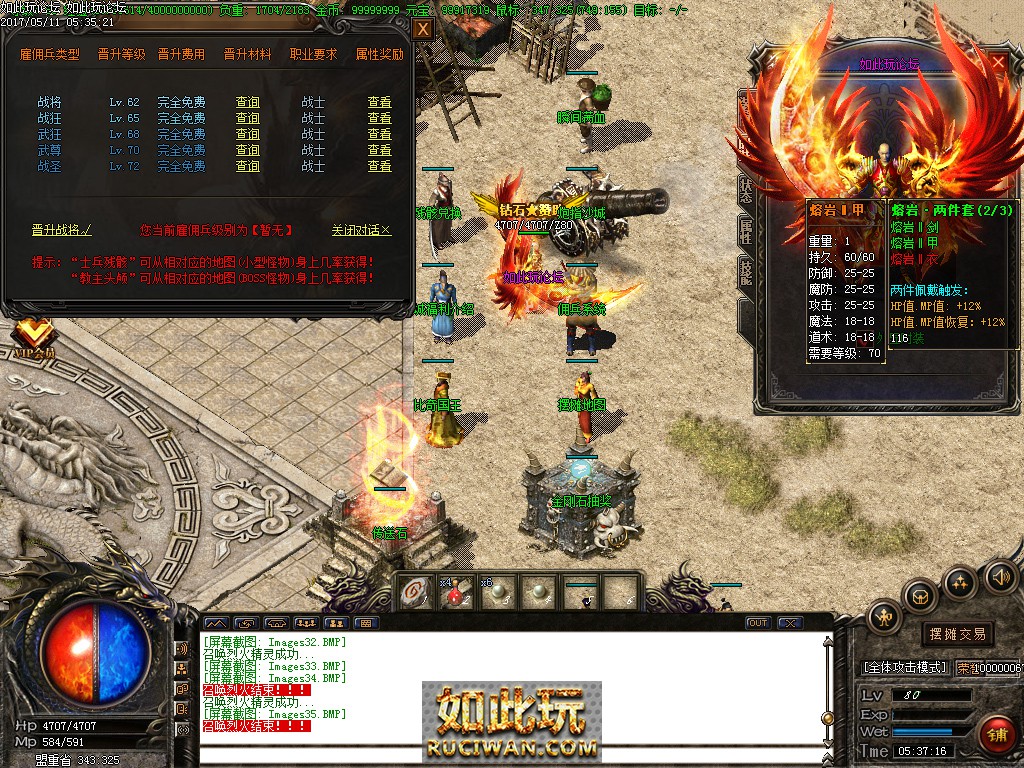This screenshot has width=1024, height=768.
Task: Change the 全体攻击模式 attack mode
Action: [904, 667]
